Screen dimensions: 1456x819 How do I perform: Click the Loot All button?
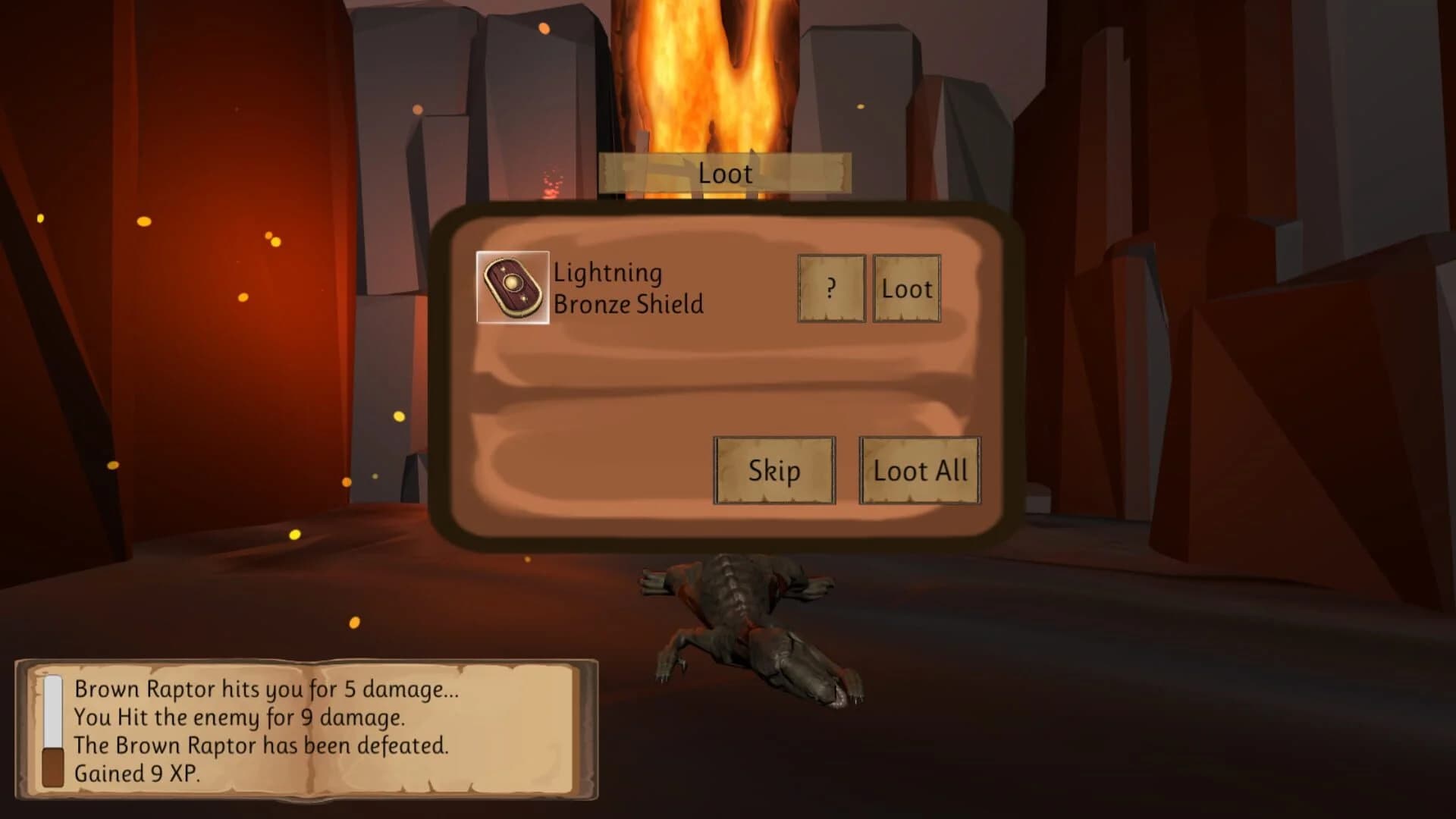919,470
